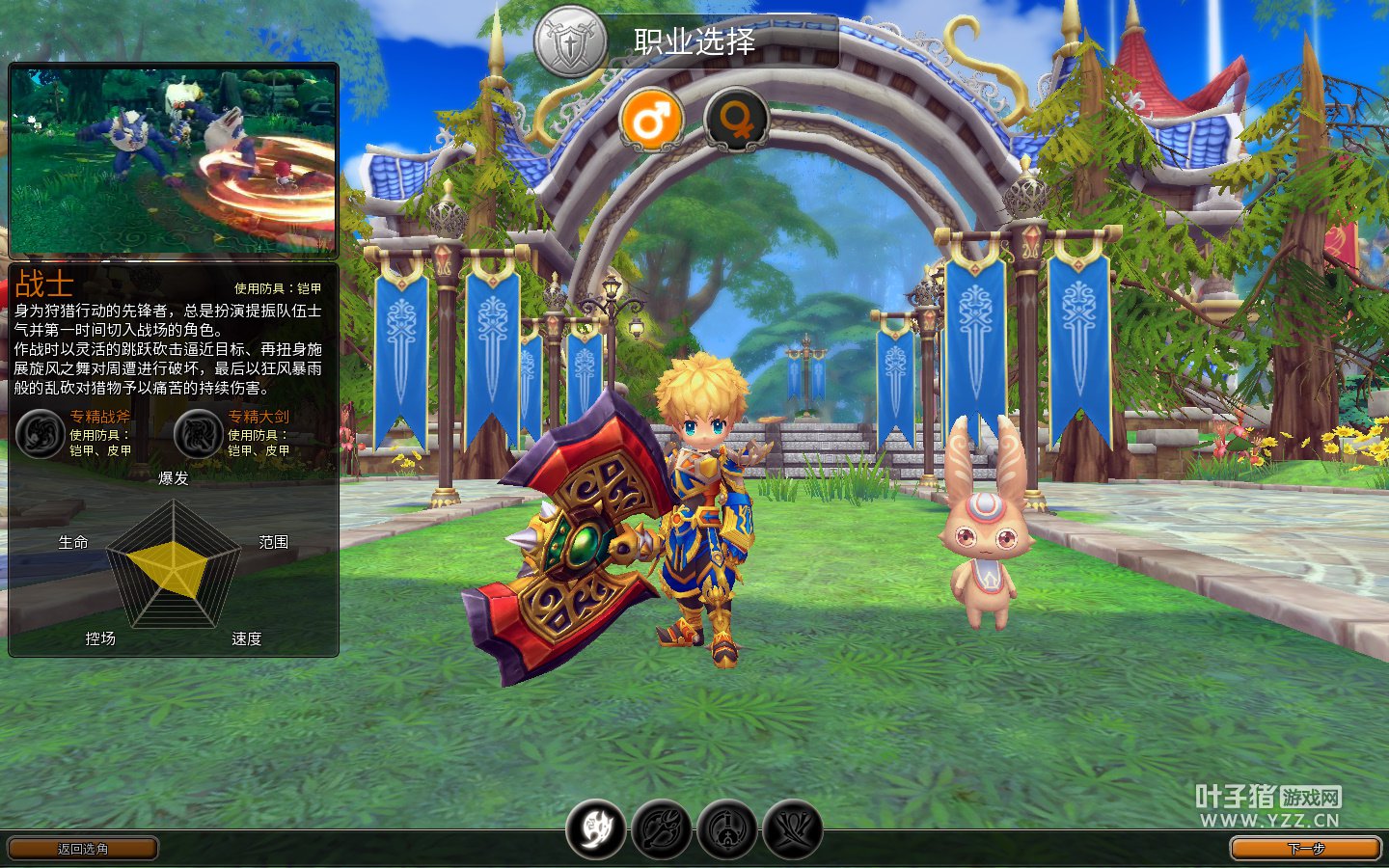
Task: Click the 下一步 (Next) button
Action: (x=1305, y=849)
